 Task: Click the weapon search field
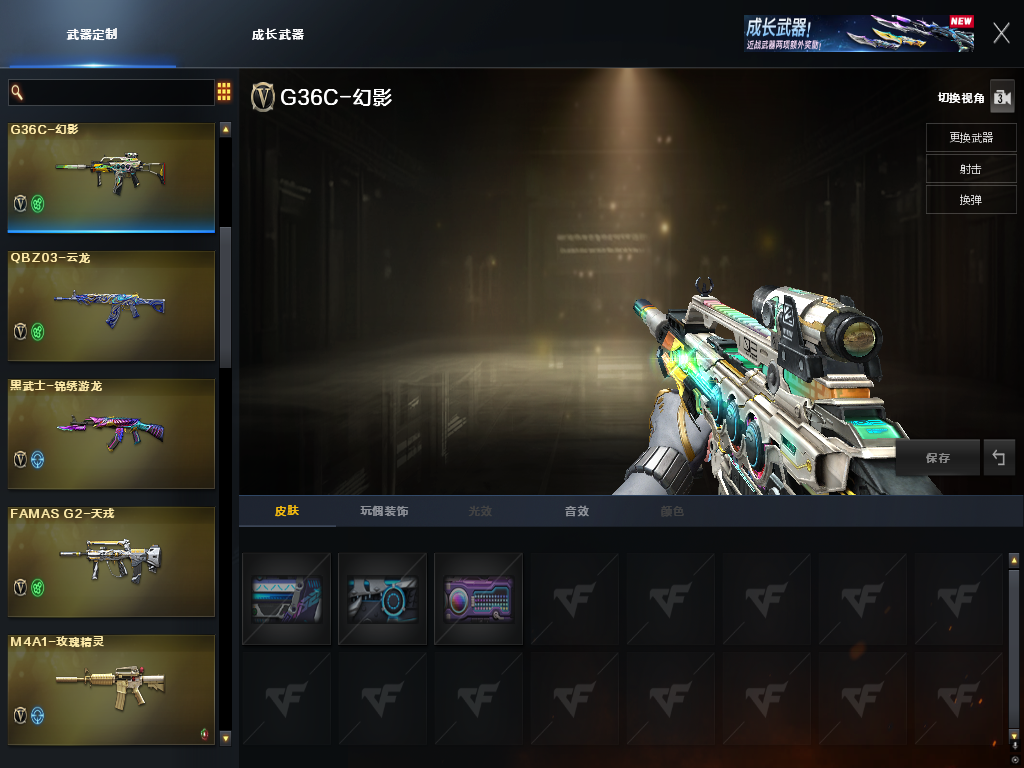[112, 93]
